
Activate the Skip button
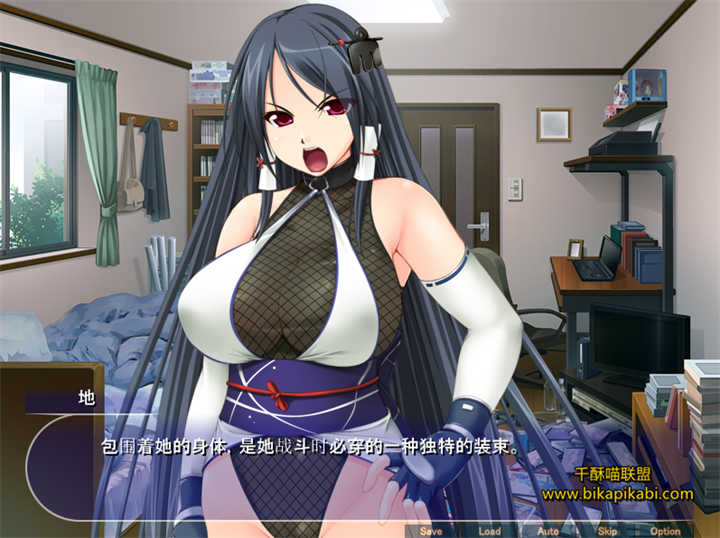tap(606, 531)
